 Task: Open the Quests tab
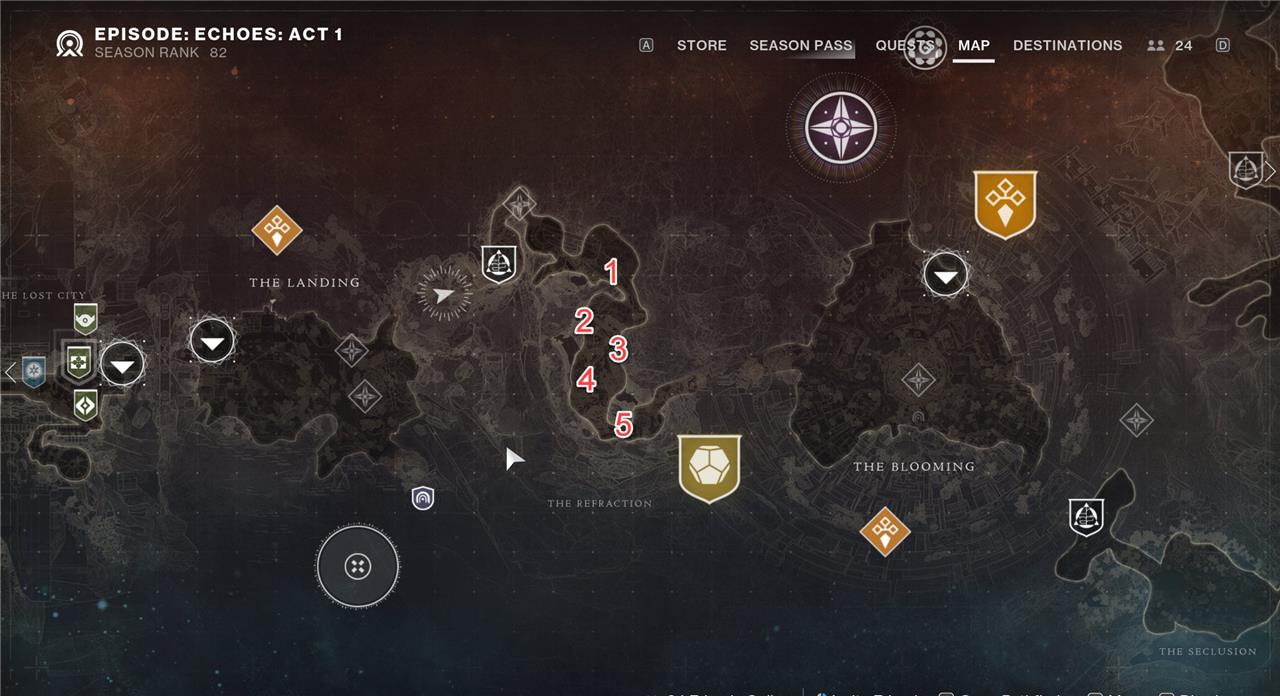coord(904,45)
